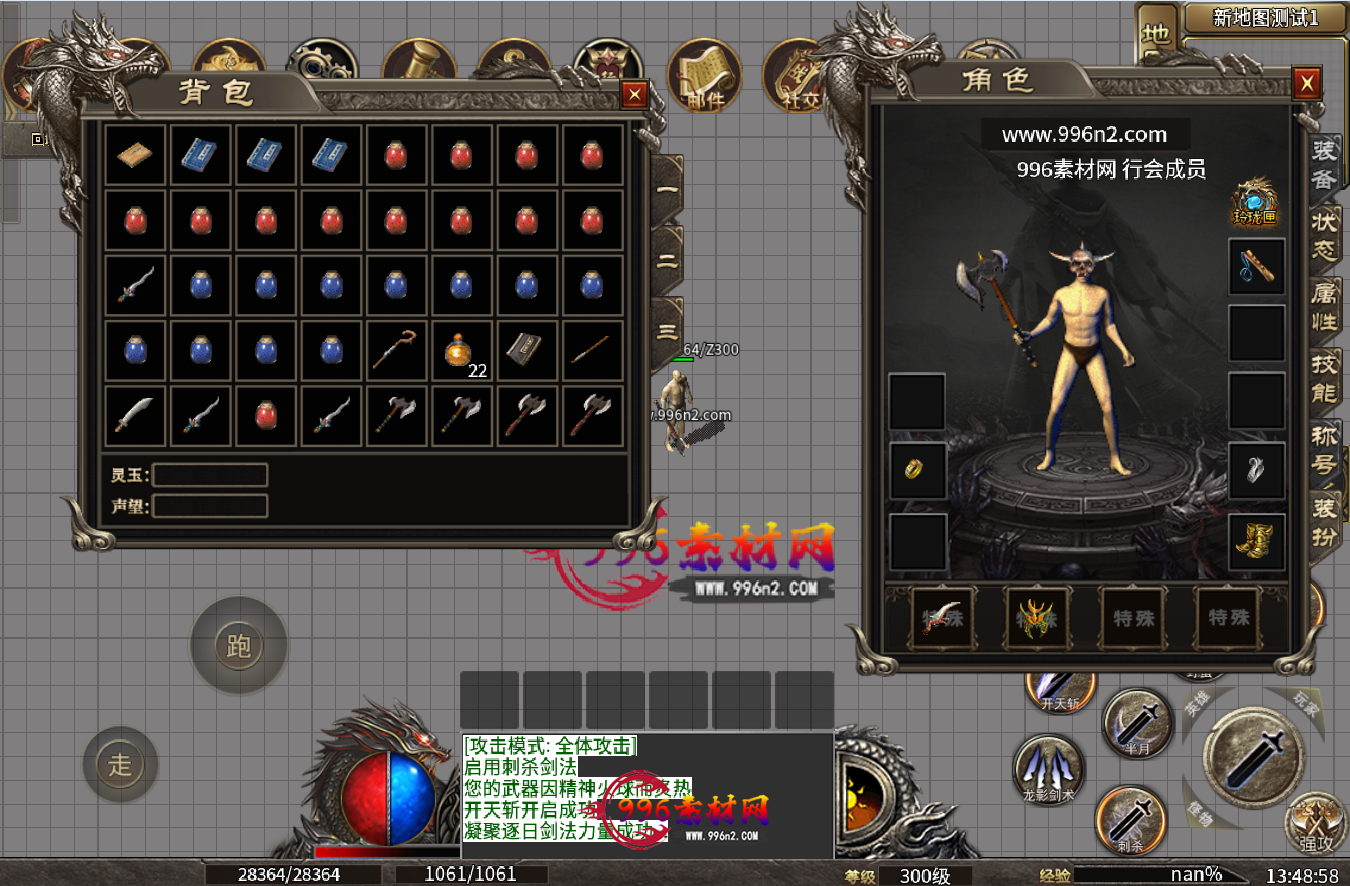This screenshot has width=1350, height=886.
Task: Open the 装扮 costume tab
Action: point(1325,520)
